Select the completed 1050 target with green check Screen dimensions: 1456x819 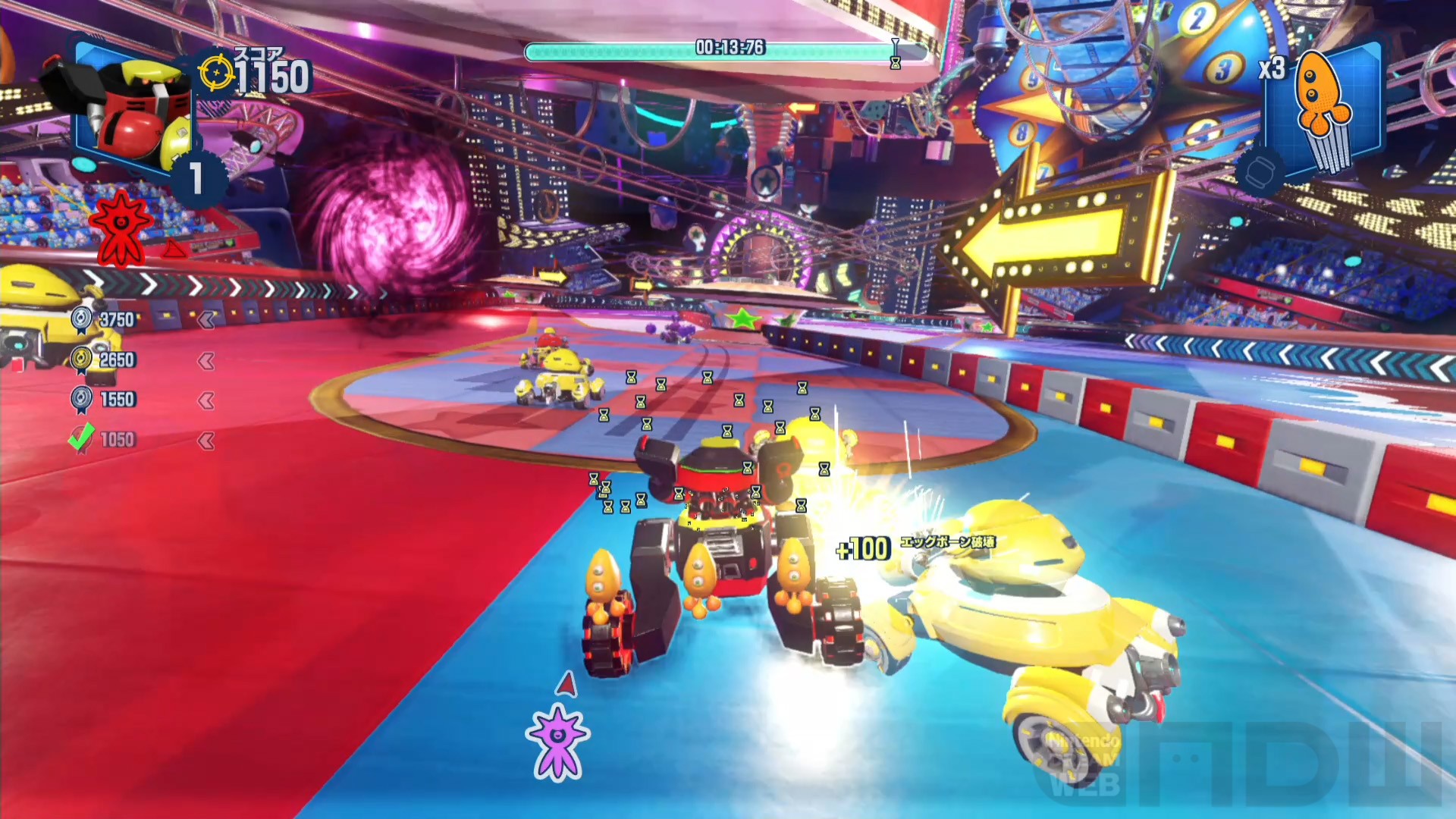pos(82,438)
